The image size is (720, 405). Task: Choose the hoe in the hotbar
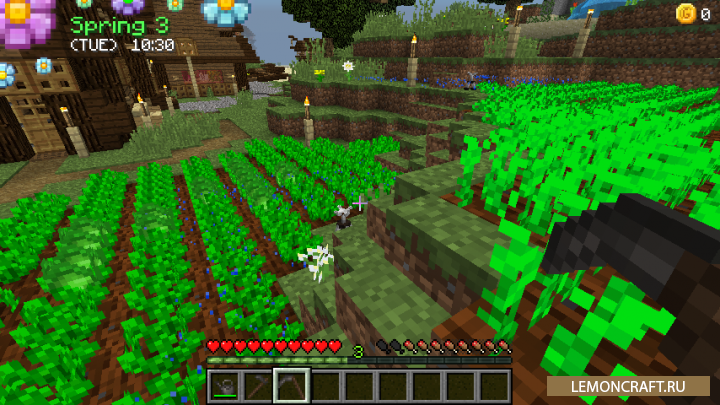tap(258, 385)
